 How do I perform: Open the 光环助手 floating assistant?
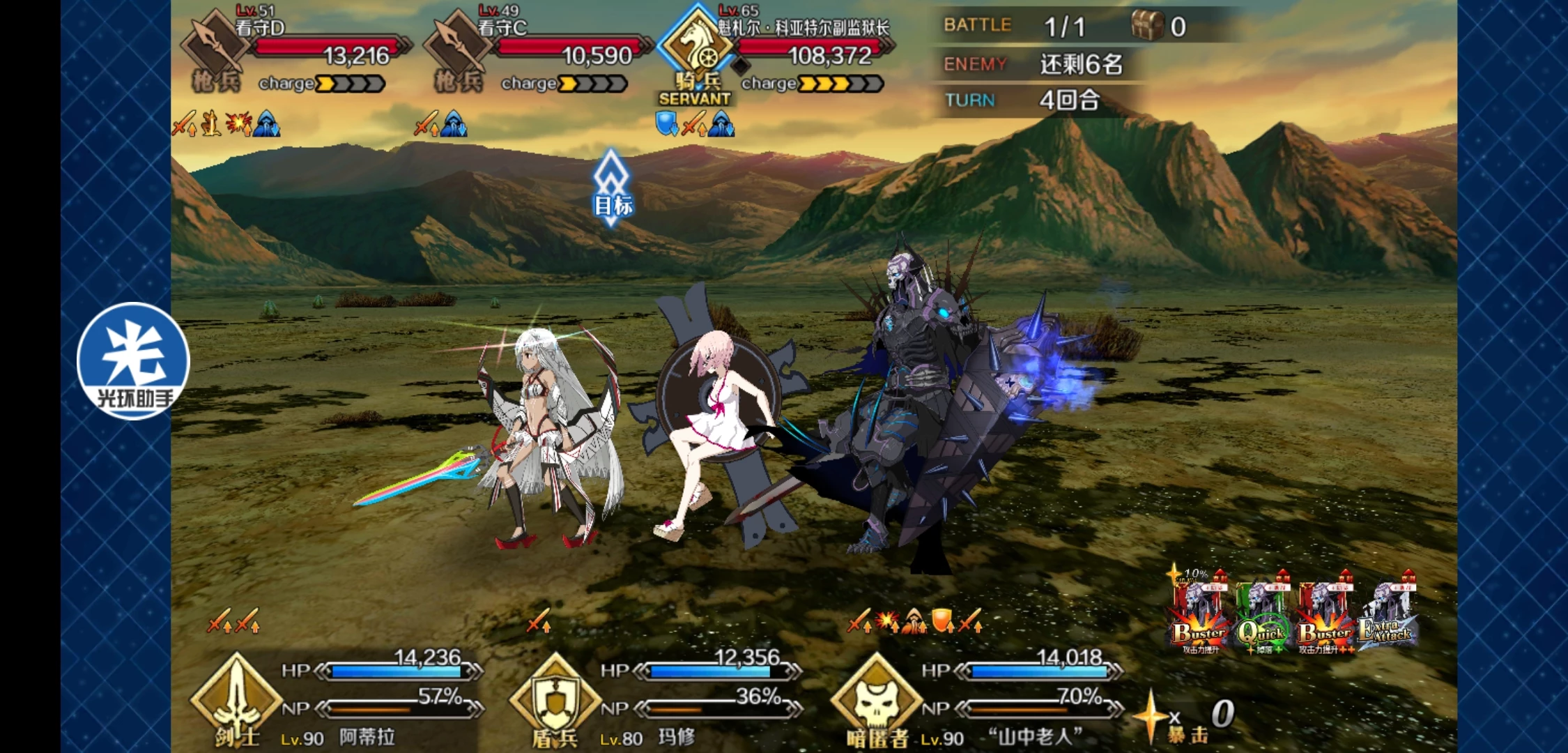[132, 361]
